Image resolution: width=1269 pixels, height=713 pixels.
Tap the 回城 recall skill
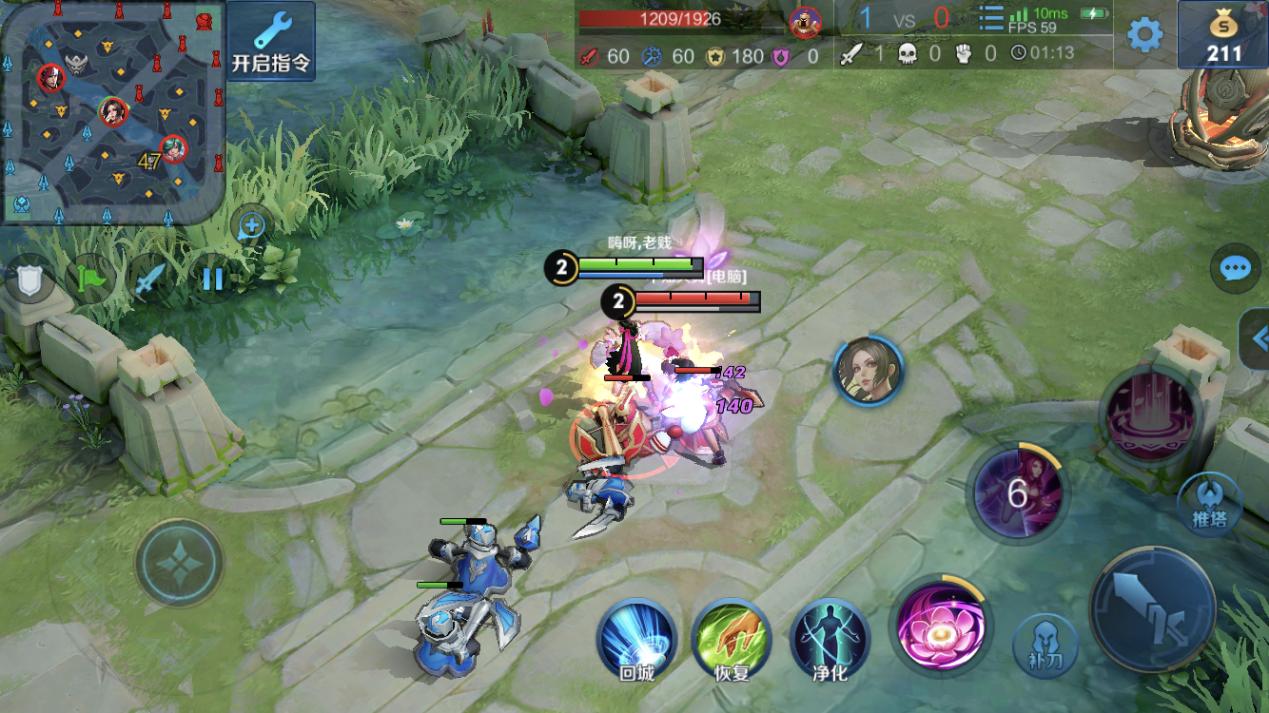click(x=636, y=639)
